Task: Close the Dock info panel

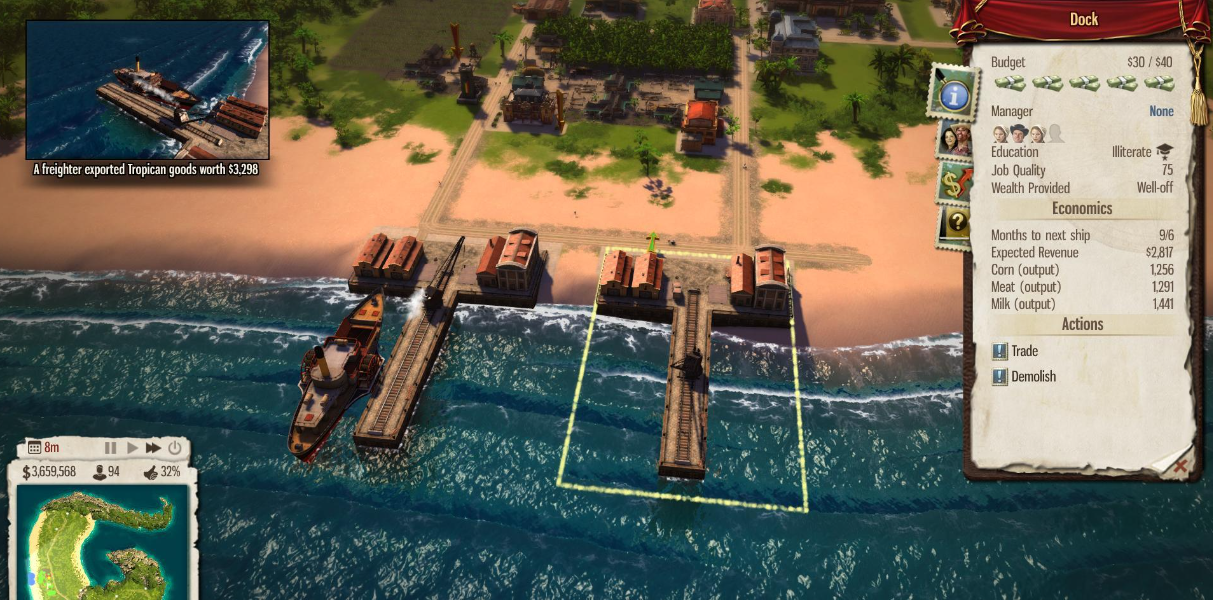Action: tap(1180, 466)
